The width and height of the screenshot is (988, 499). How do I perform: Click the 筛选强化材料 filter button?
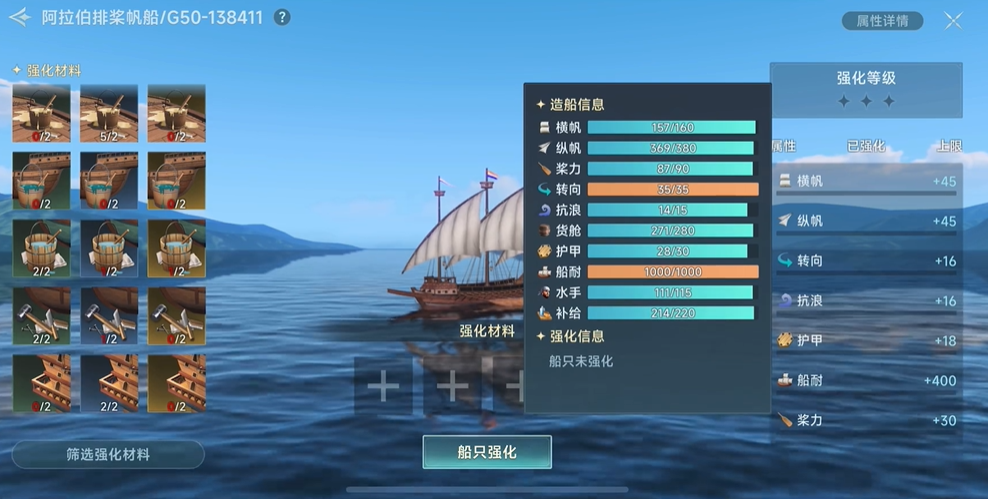[108, 454]
